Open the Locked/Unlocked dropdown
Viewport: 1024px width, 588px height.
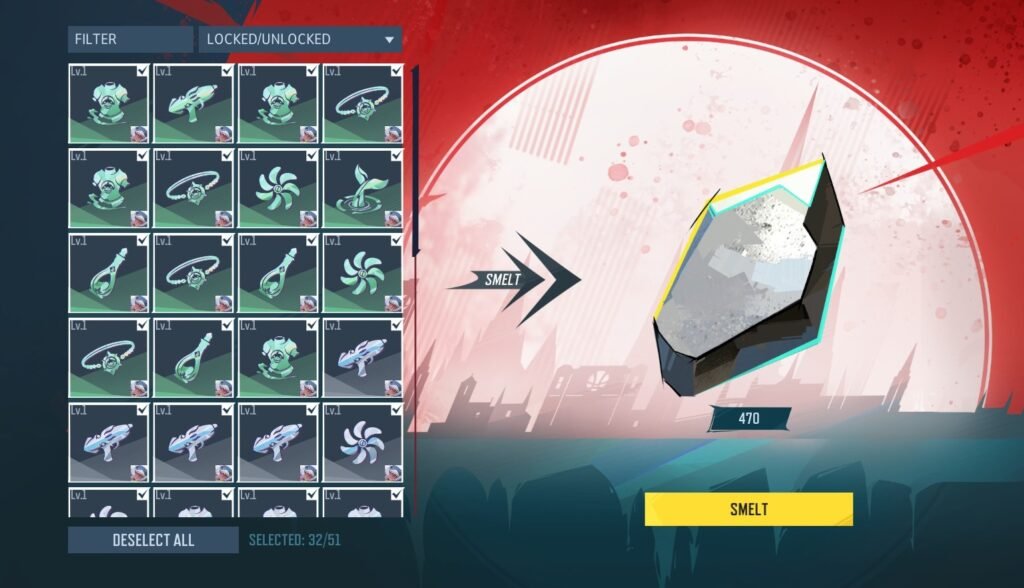coord(300,40)
